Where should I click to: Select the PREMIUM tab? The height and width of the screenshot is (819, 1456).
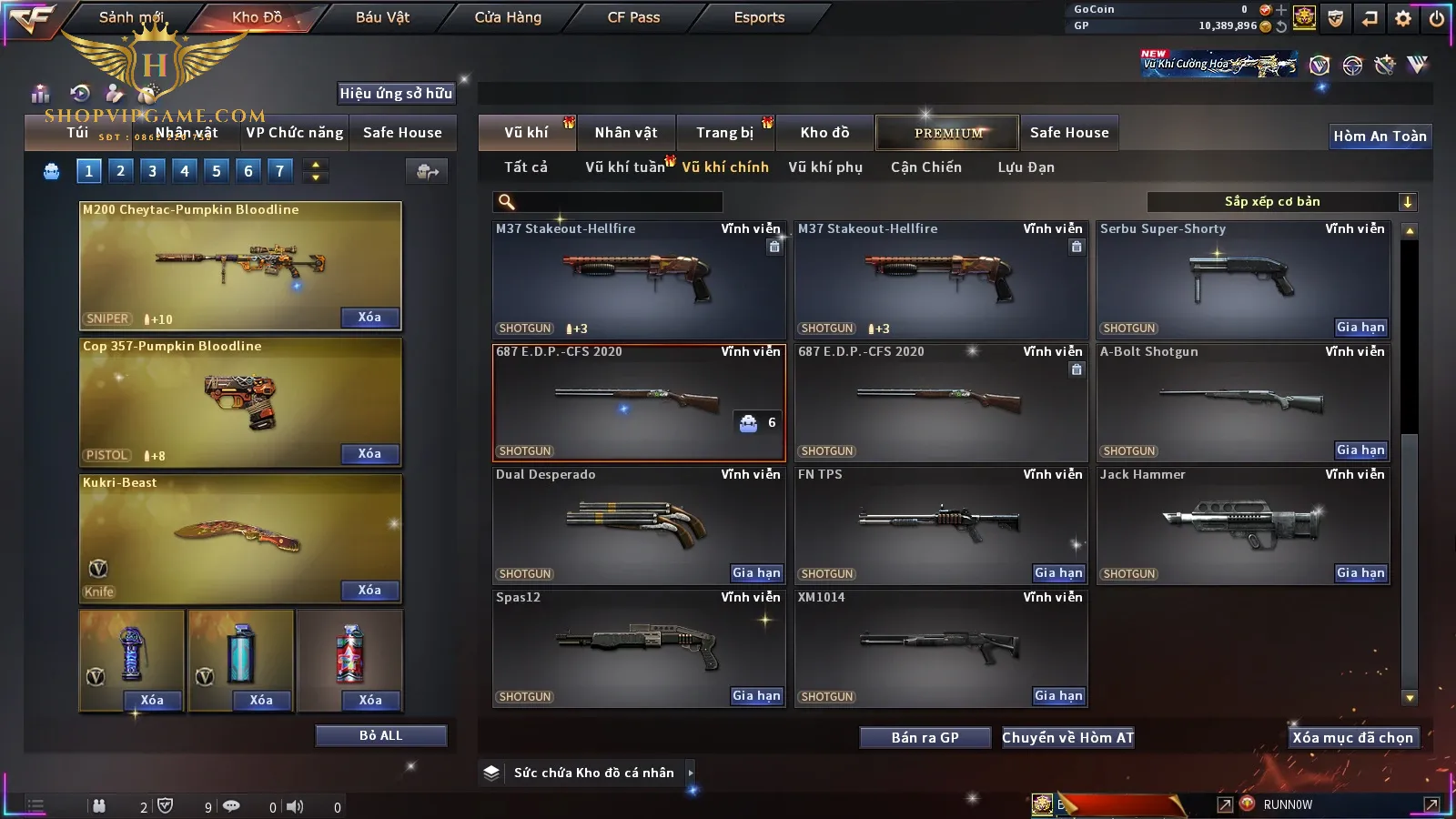(948, 133)
